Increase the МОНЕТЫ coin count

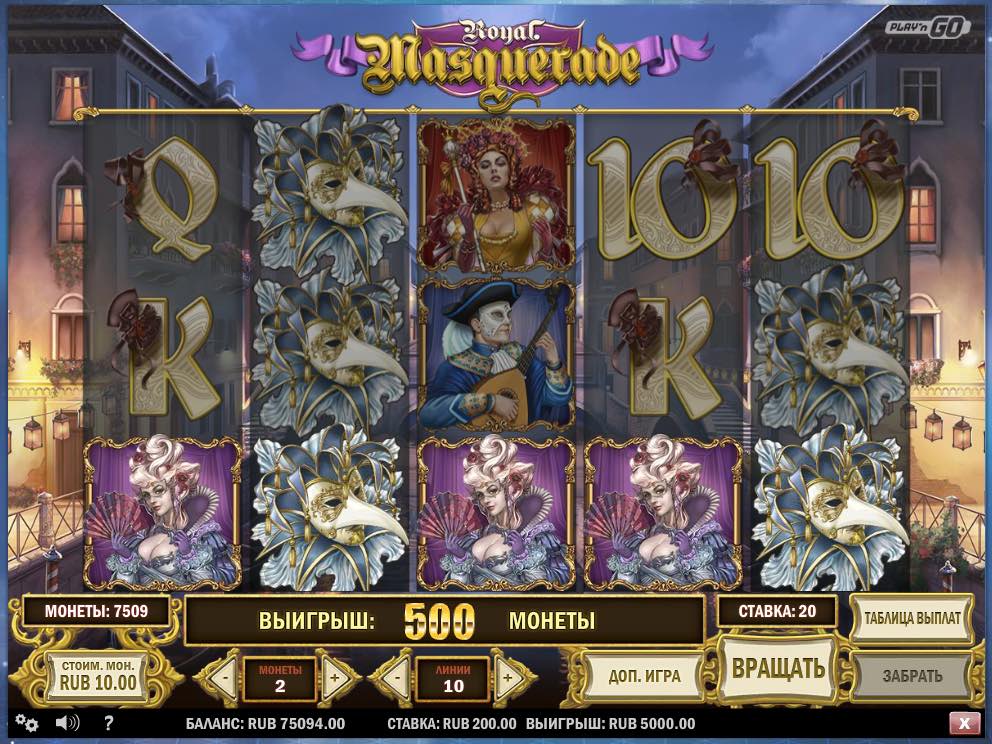pos(334,677)
